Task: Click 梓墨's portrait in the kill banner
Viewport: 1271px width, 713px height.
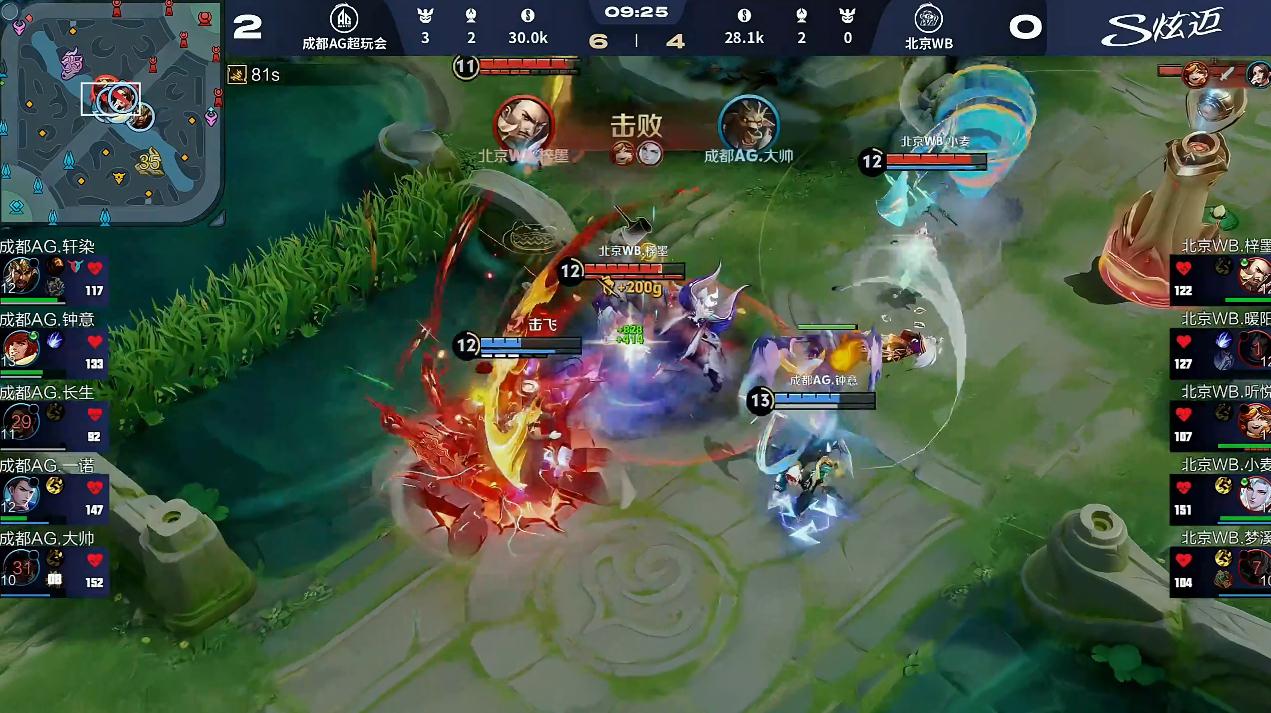Action: pos(523,124)
